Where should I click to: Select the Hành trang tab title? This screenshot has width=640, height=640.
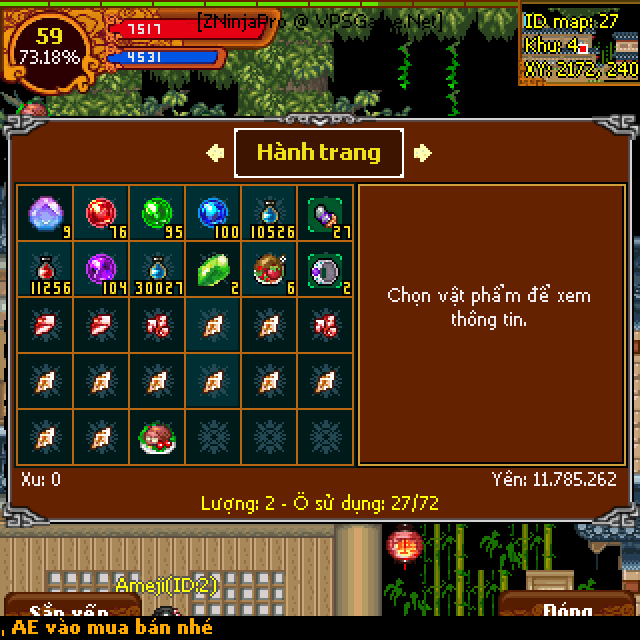coord(319,153)
